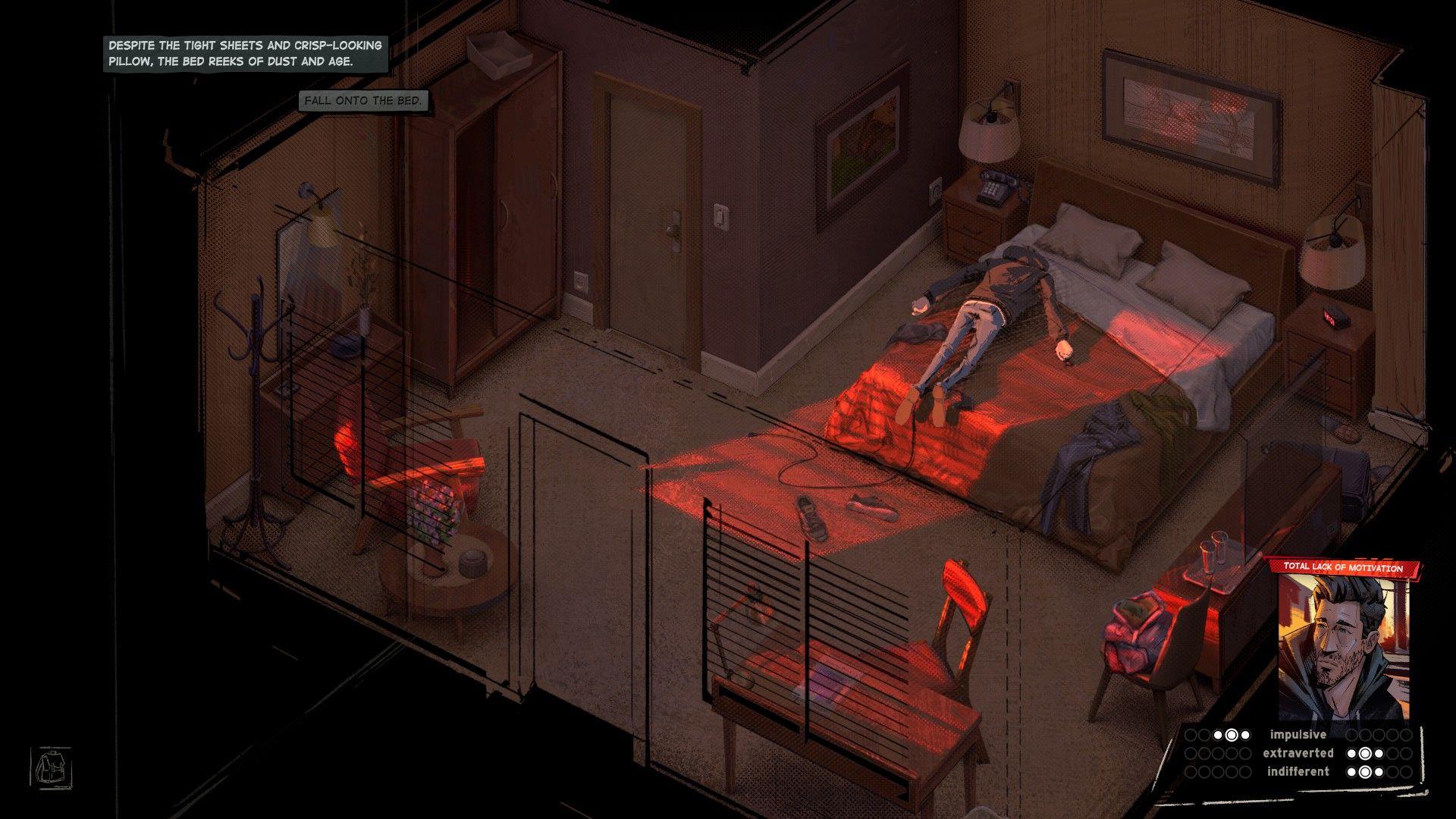Select the highlighted extraverted dot
Image resolution: width=1456 pixels, height=819 pixels.
(x=1365, y=753)
